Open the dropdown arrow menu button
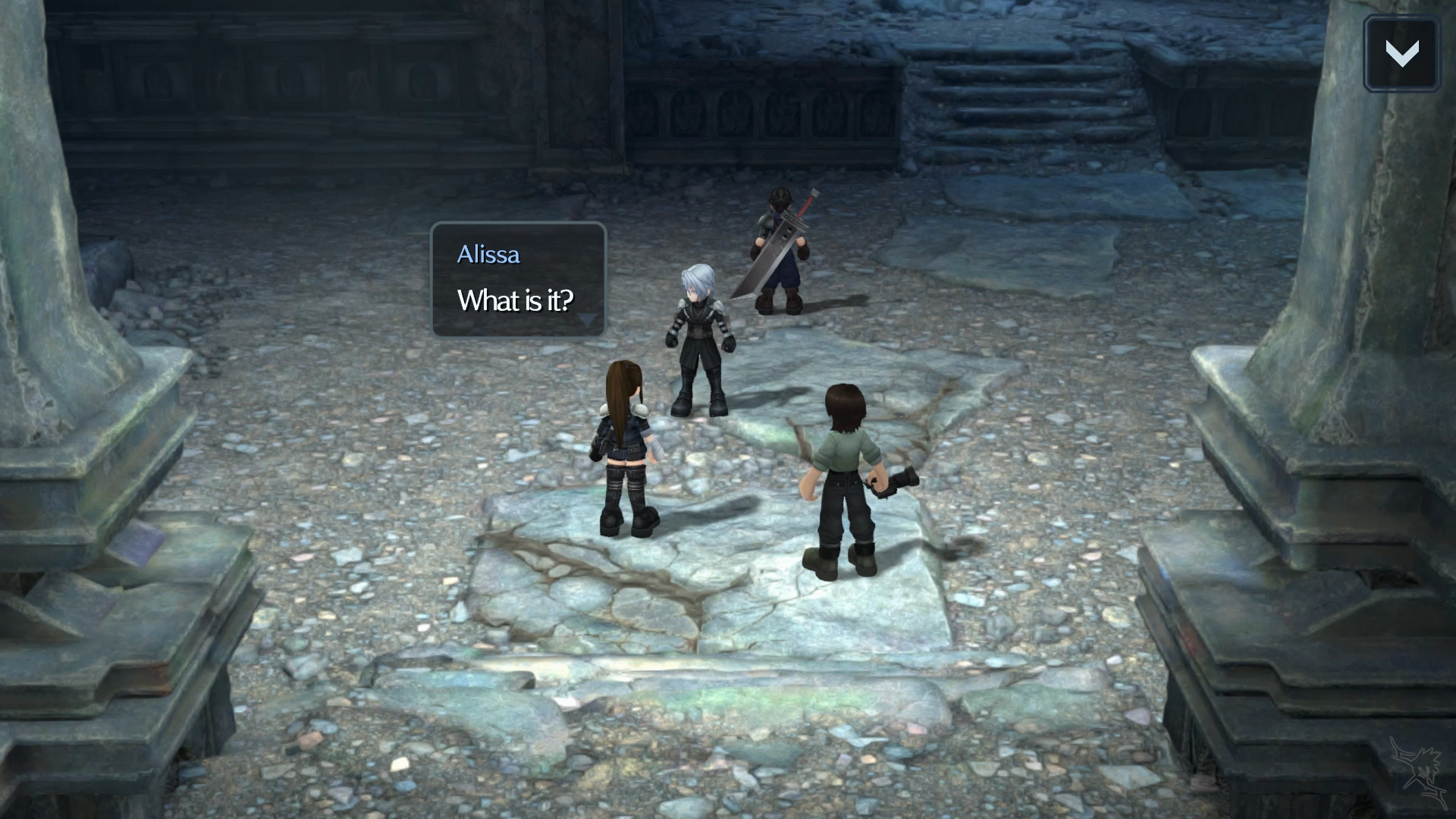The height and width of the screenshot is (819, 1456). pyautogui.click(x=1401, y=54)
